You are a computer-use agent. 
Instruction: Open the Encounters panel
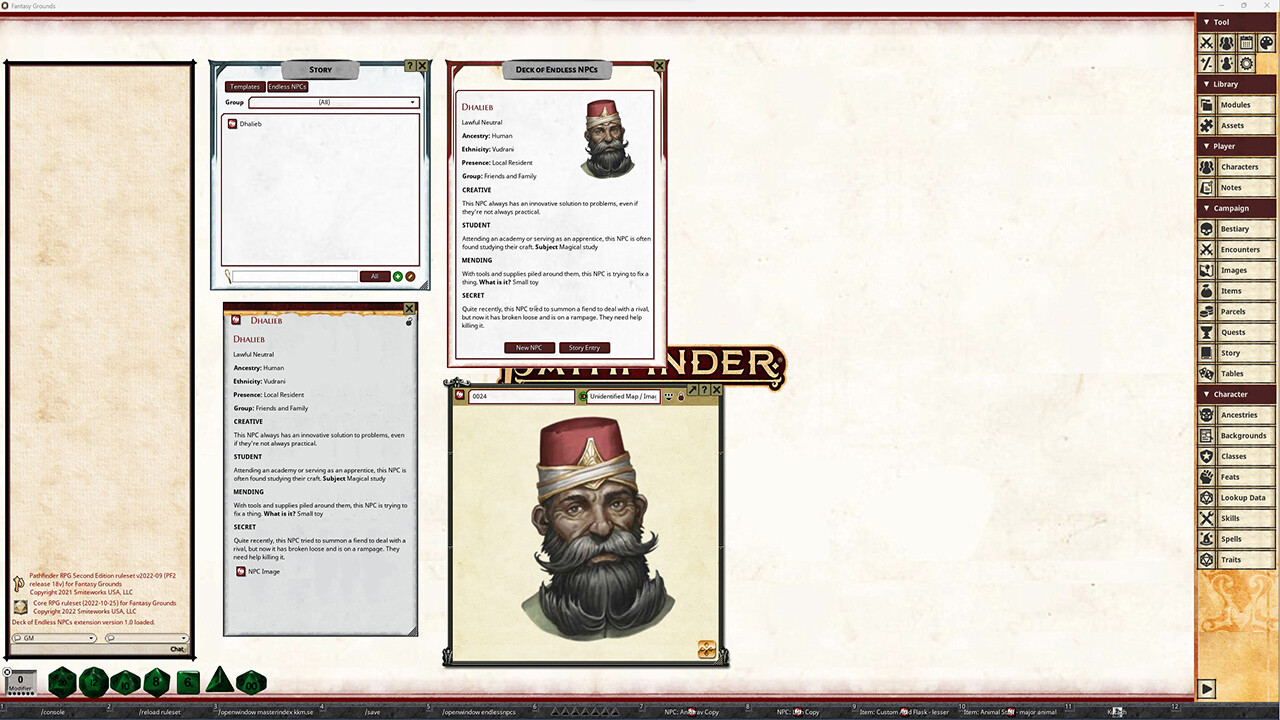1240,249
